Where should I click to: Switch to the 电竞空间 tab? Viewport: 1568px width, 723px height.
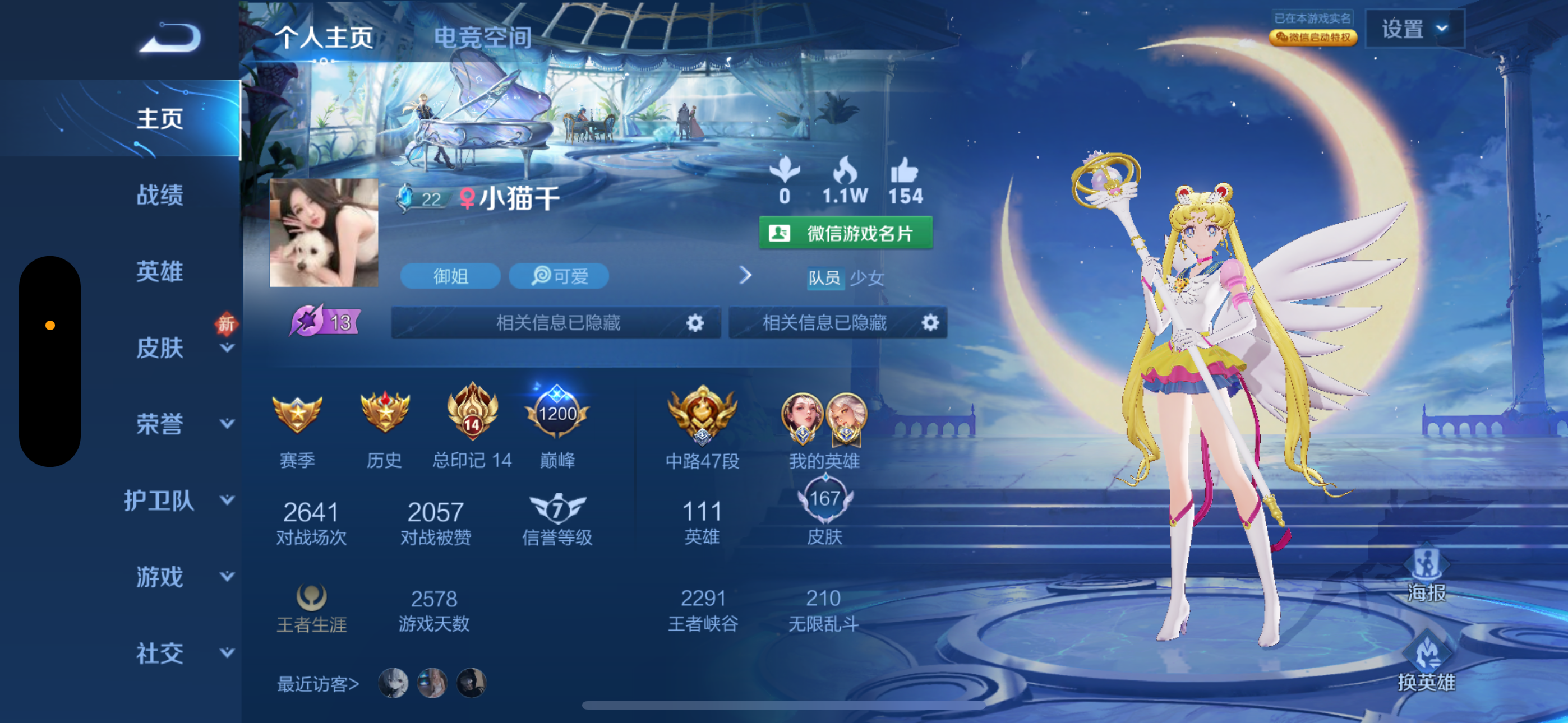pos(482,38)
